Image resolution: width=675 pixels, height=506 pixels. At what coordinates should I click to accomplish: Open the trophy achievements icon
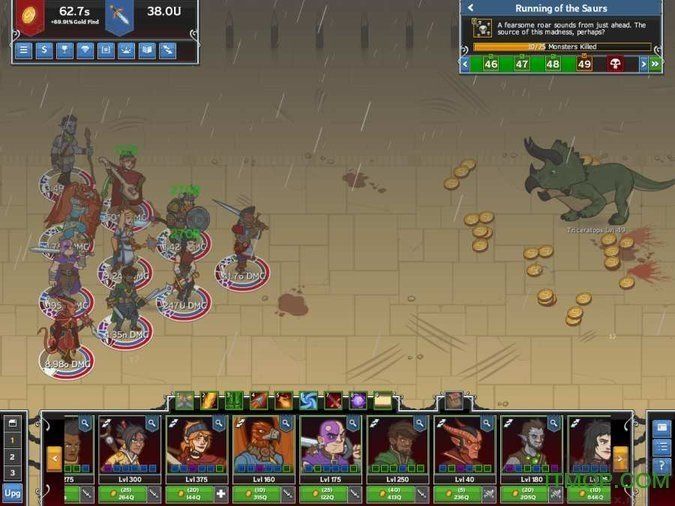(x=65, y=50)
